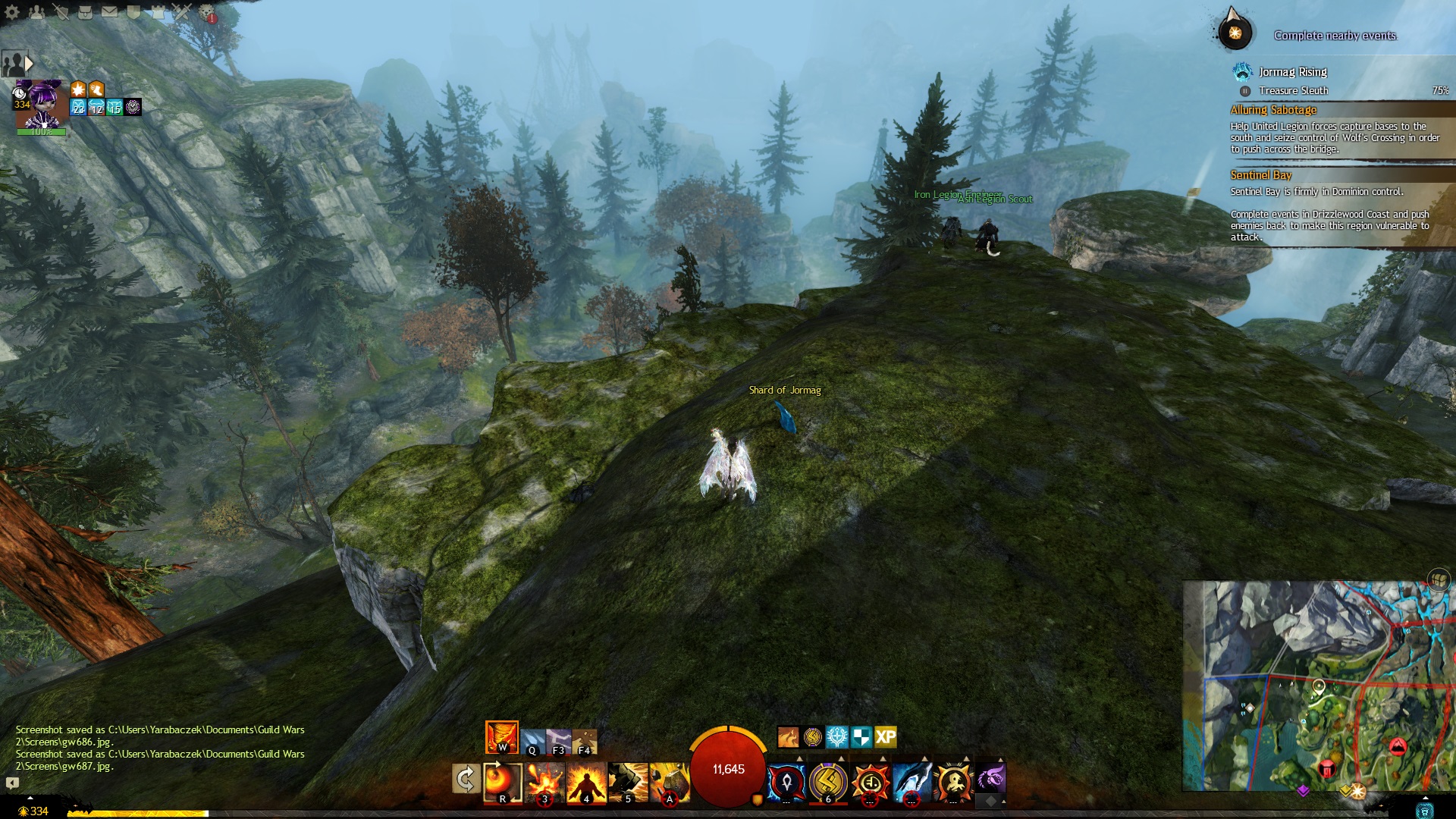Open the contacts and LFG panel
1456x819 pixels.
pyautogui.click(x=36, y=12)
